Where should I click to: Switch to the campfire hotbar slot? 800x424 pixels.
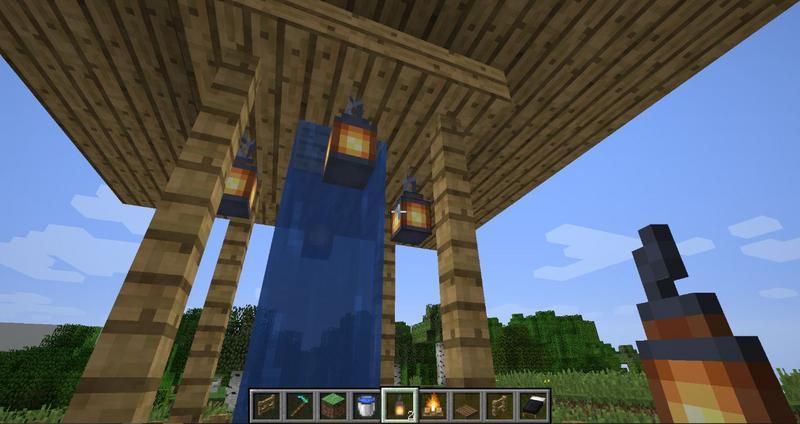pyautogui.click(x=436, y=403)
